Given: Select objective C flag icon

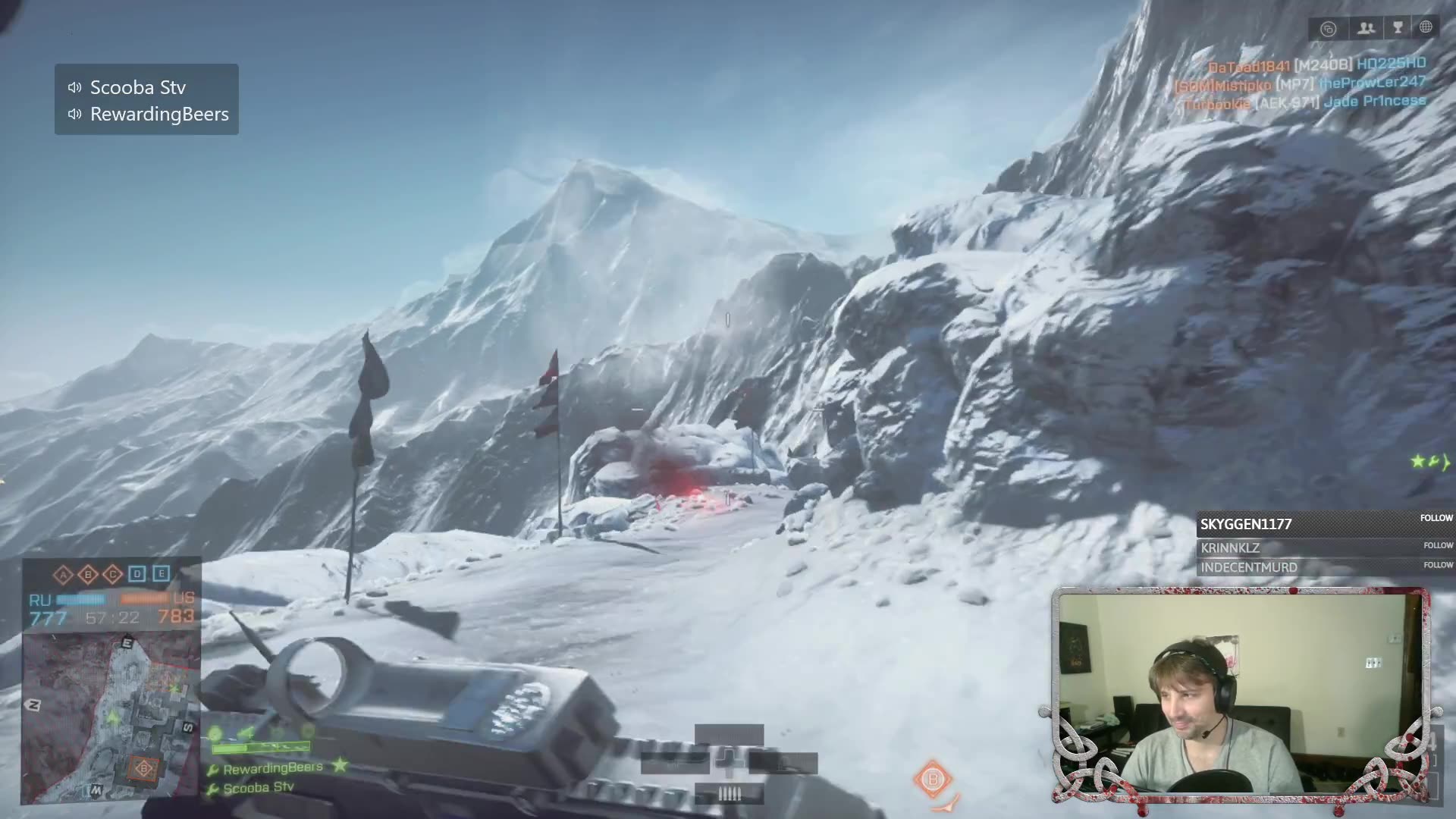Looking at the screenshot, I should (112, 574).
